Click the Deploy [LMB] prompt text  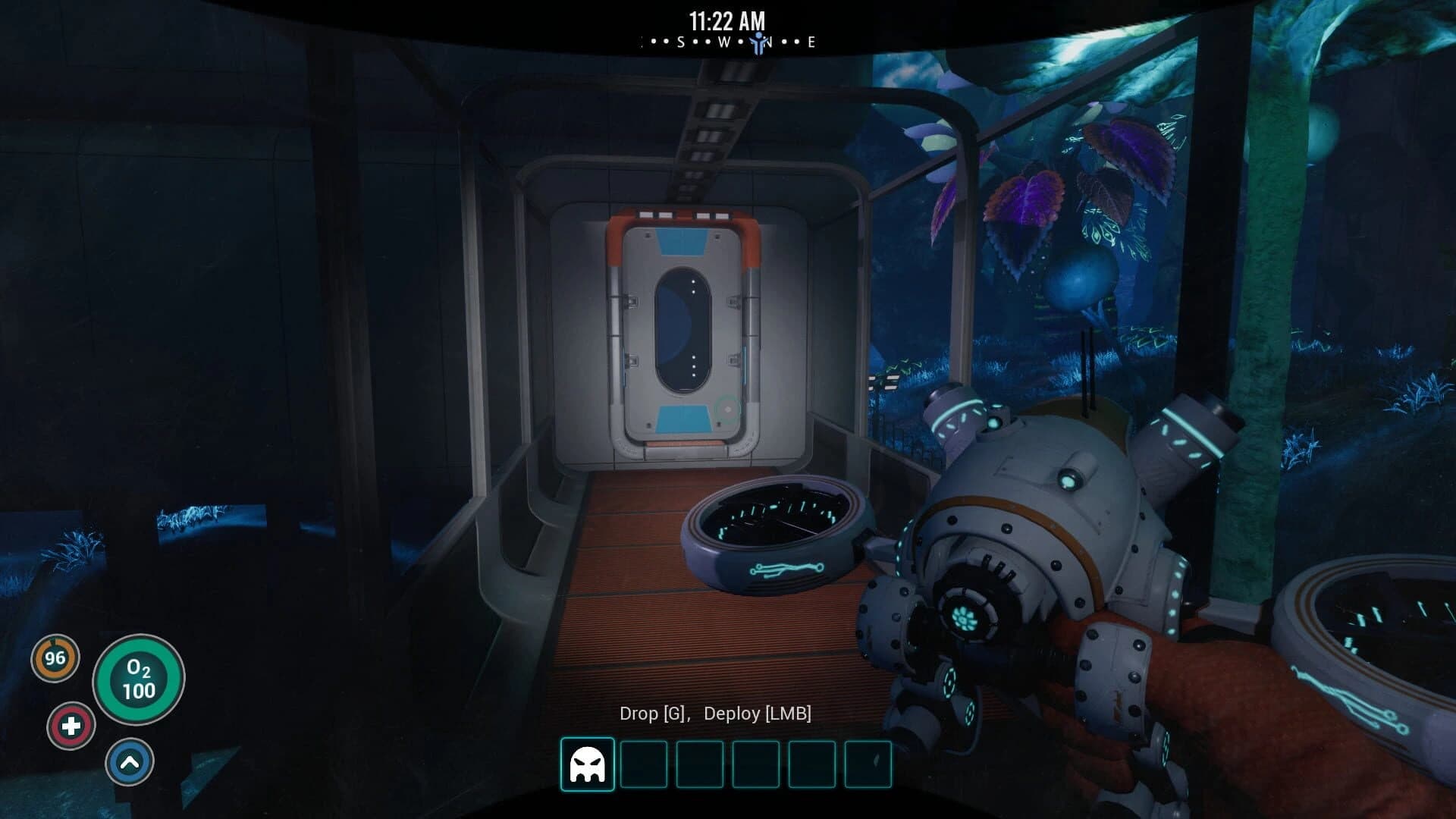tap(758, 714)
